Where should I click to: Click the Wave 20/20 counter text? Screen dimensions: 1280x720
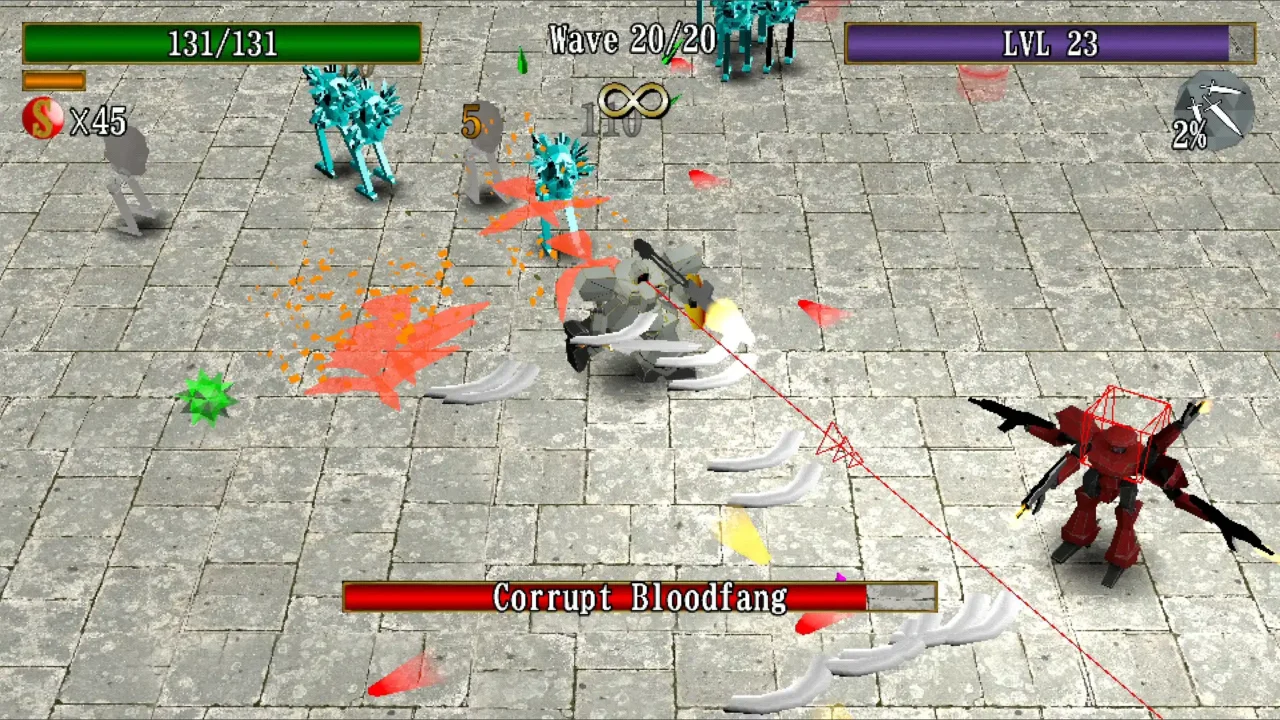coord(632,40)
